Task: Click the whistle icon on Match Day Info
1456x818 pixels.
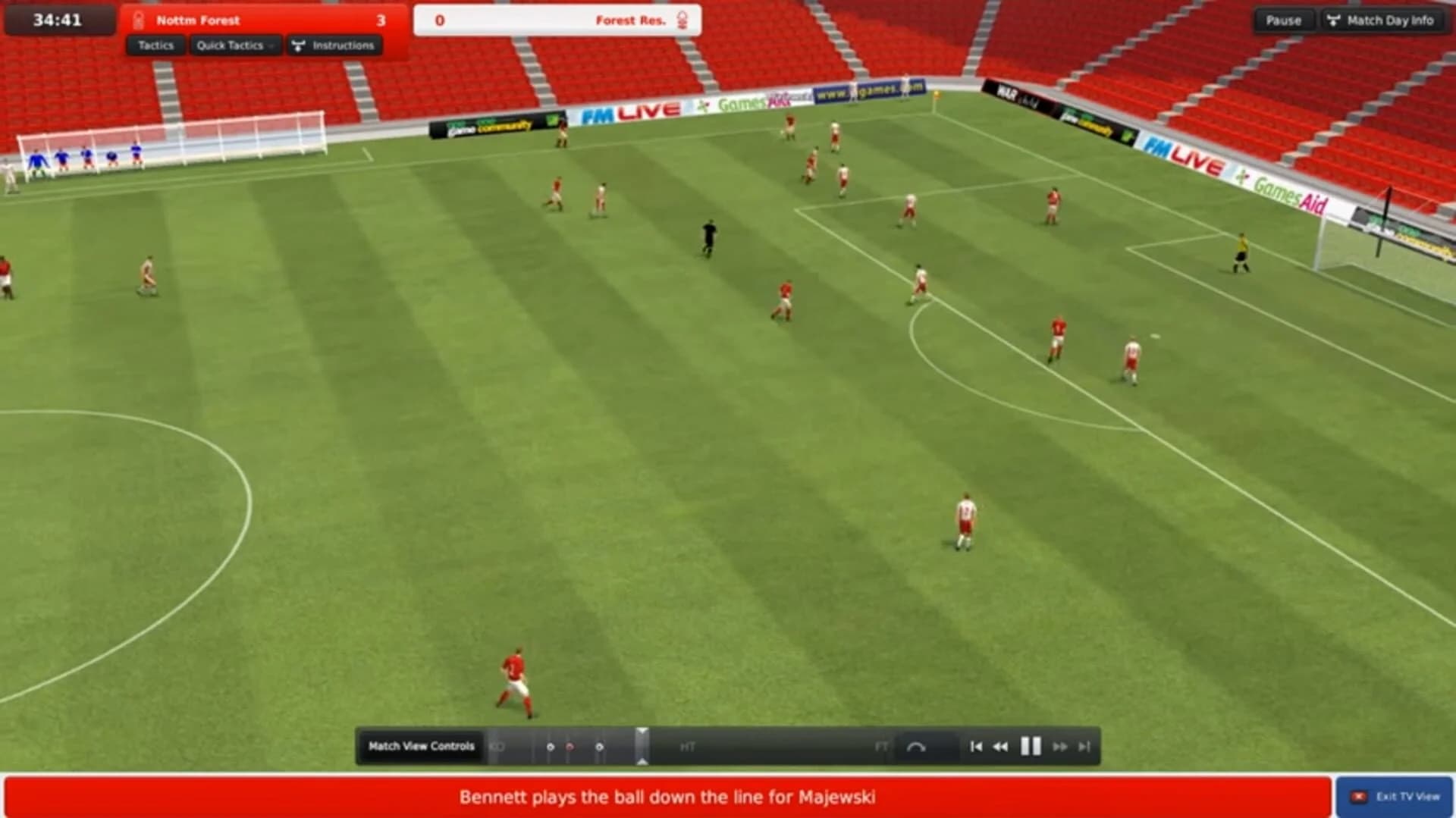Action: click(x=1335, y=20)
